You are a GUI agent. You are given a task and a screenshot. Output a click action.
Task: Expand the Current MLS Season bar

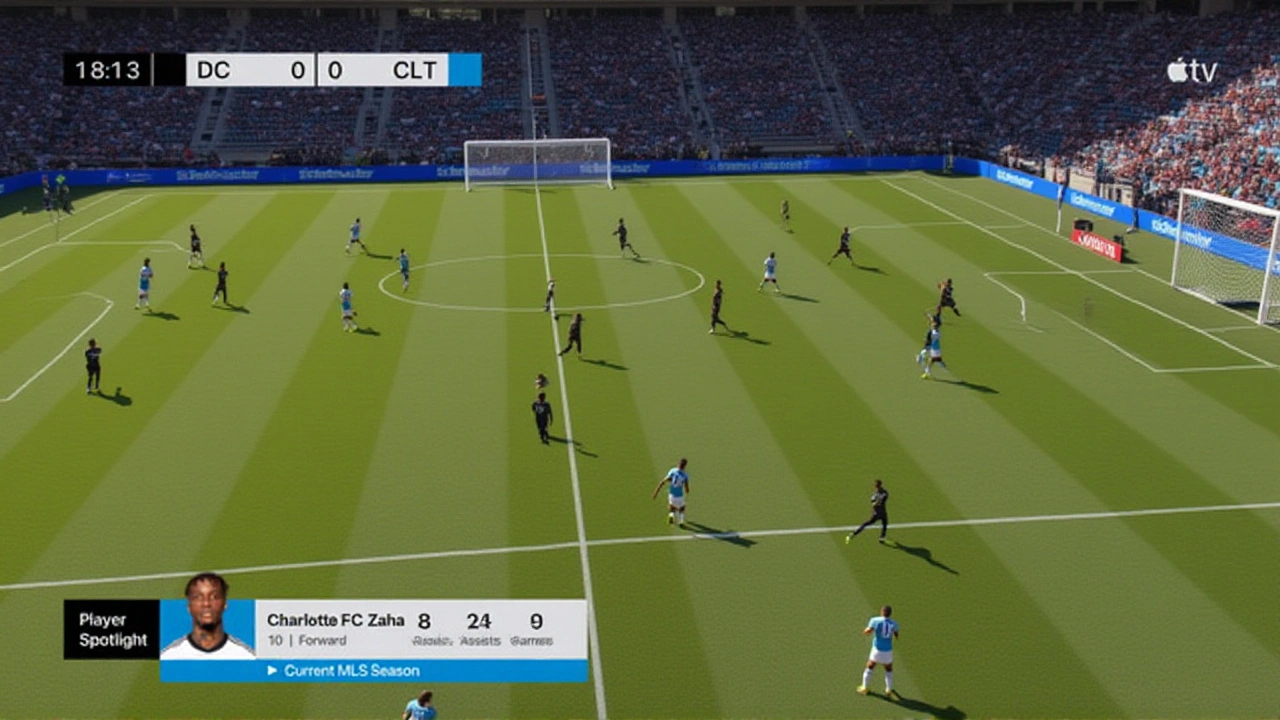point(373,671)
